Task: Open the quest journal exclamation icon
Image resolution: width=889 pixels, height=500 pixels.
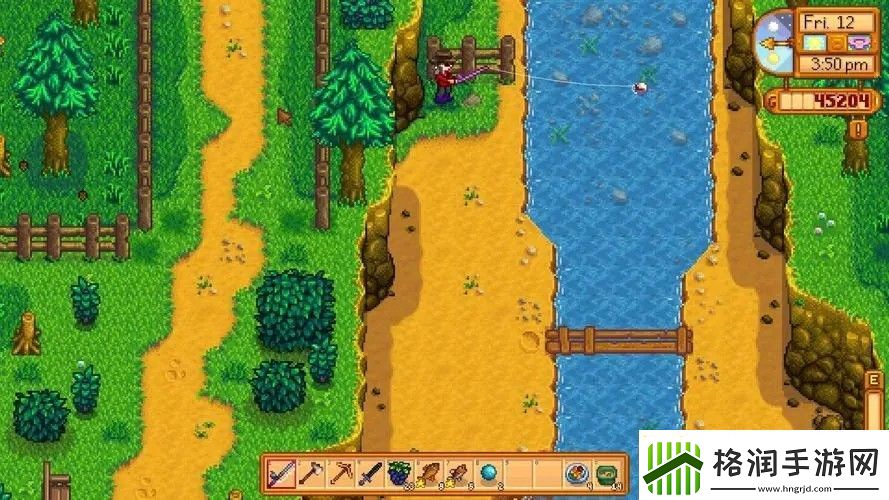Action: (858, 129)
